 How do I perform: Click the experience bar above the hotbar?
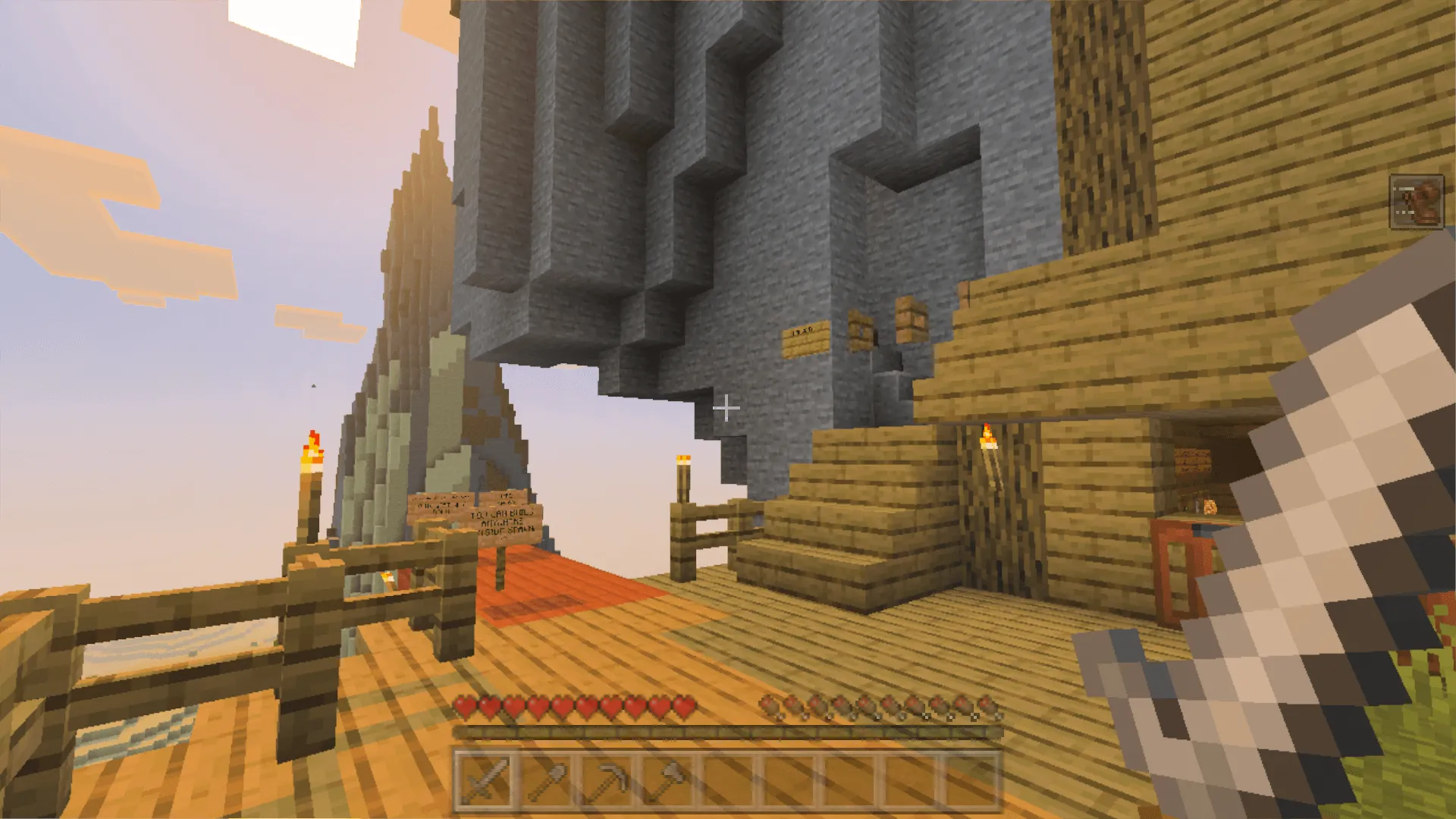click(728, 734)
